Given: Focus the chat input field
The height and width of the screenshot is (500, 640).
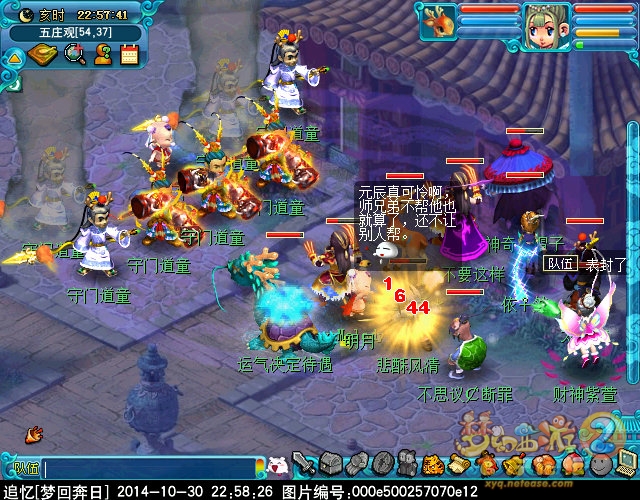Looking at the screenshot, I should click(x=150, y=467).
